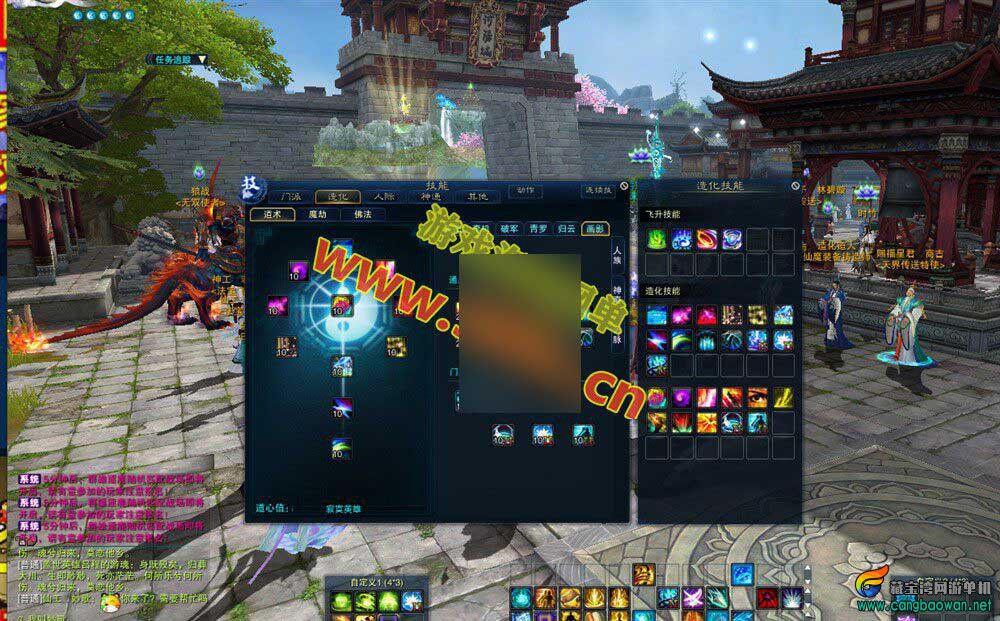Close the 造化技能 side panel
1000x621 pixels.
[x=795, y=186]
